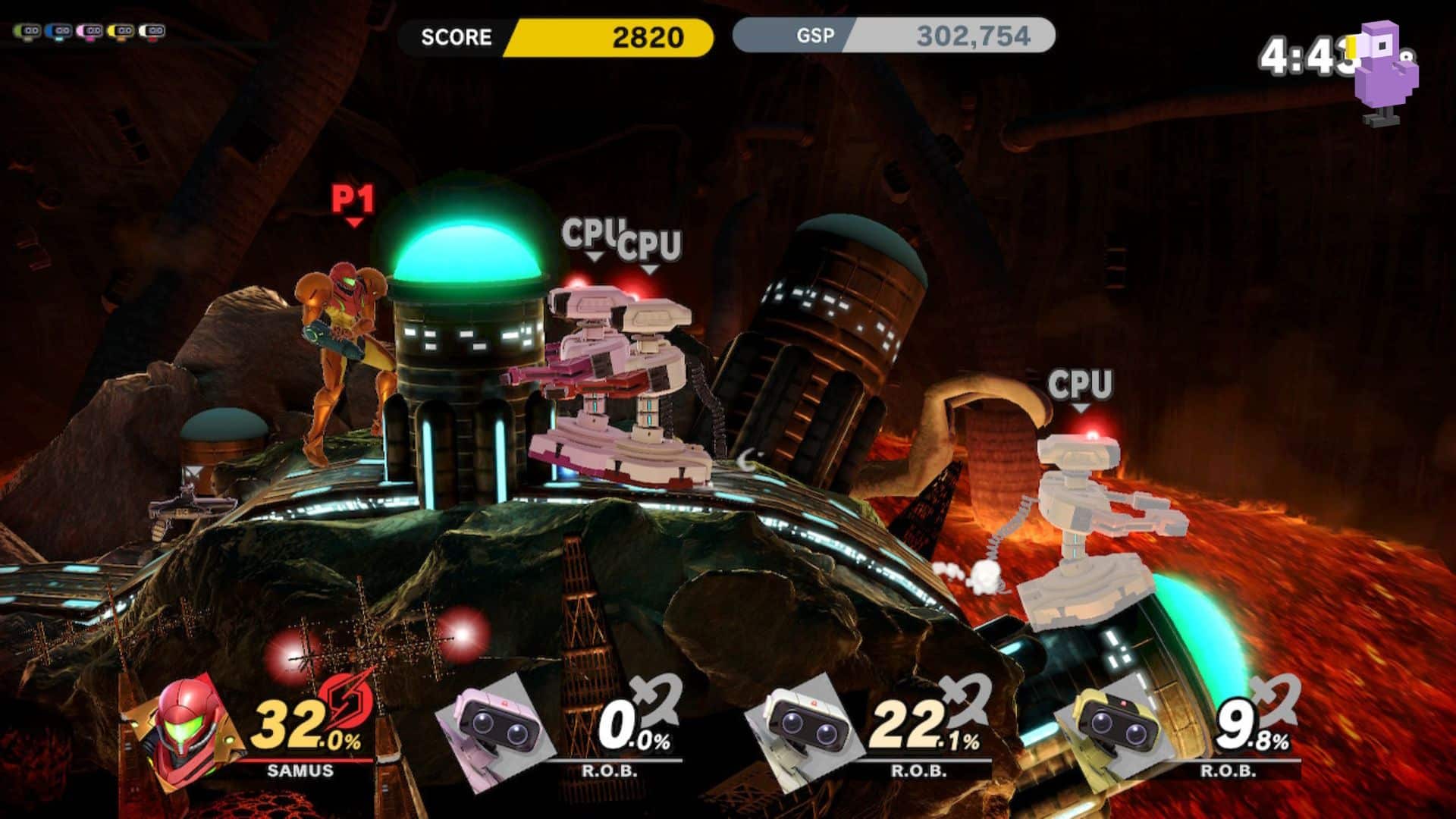Toggle the blue controller indicator
Image resolution: width=1456 pixels, height=819 pixels.
tap(59, 30)
